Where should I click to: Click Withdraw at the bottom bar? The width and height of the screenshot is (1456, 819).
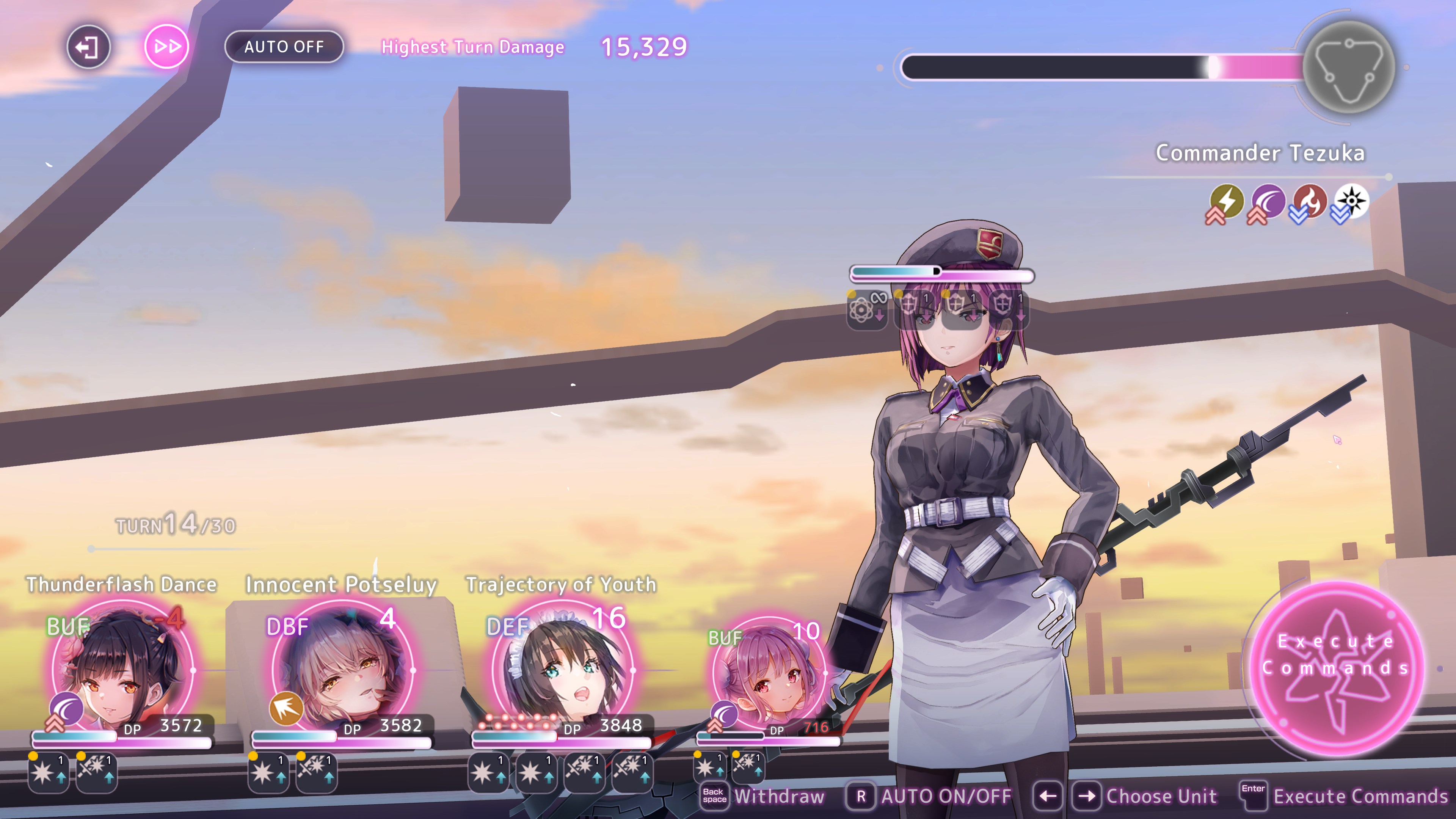coord(778,796)
